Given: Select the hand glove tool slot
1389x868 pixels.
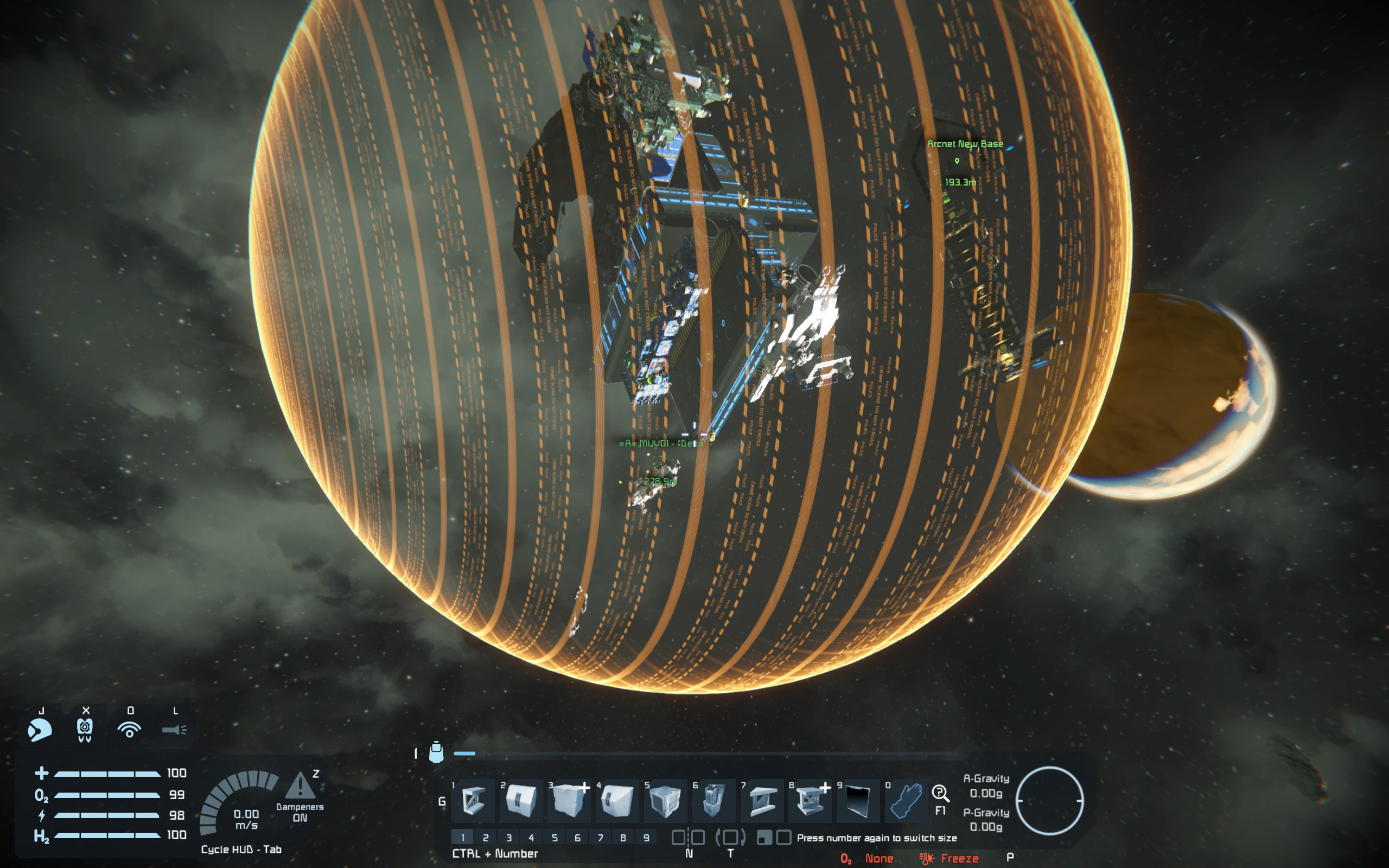Looking at the screenshot, I should pyautogui.click(x=906, y=800).
